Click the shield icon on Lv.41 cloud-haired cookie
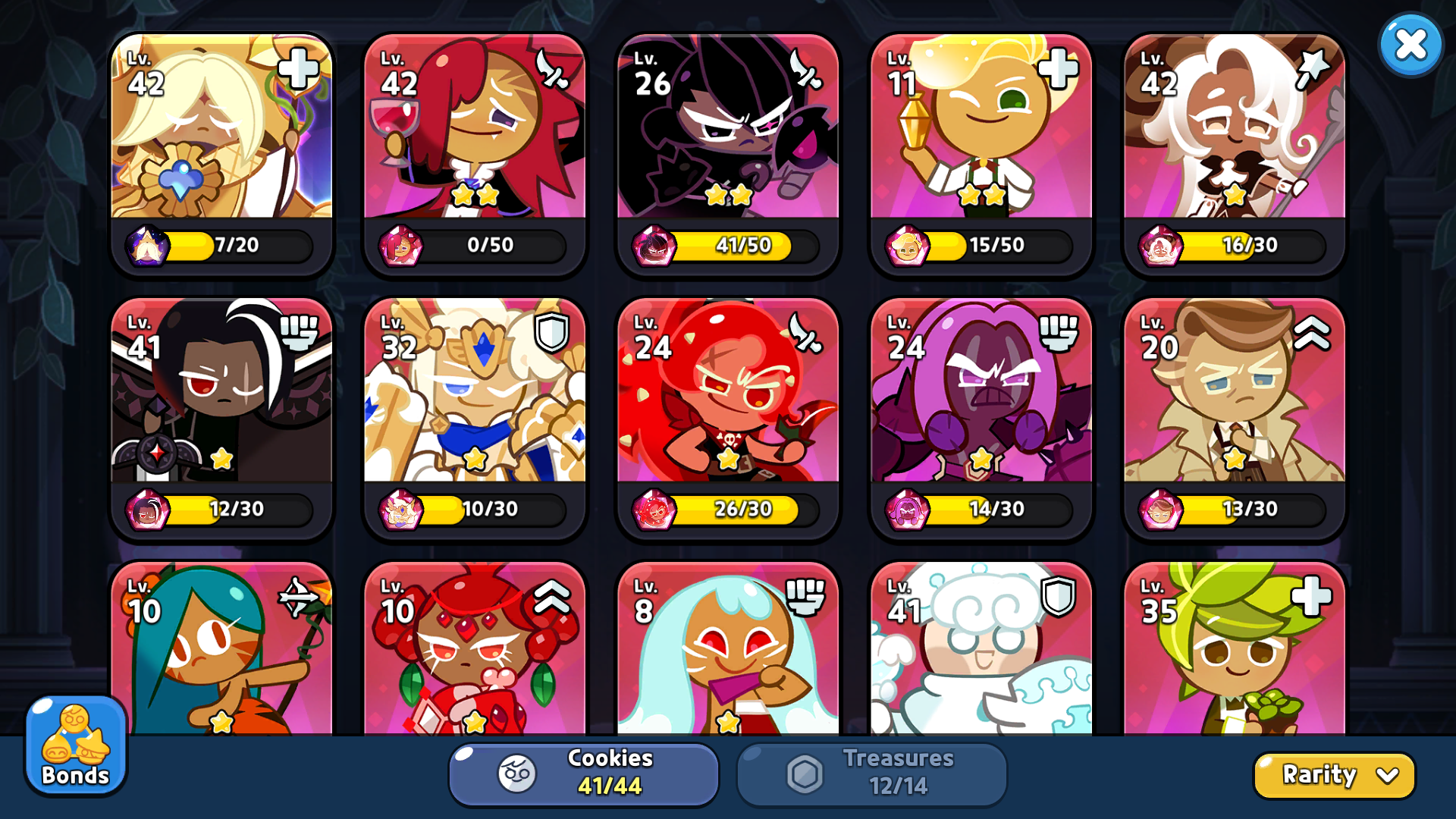Image resolution: width=1456 pixels, height=819 pixels. (1059, 596)
